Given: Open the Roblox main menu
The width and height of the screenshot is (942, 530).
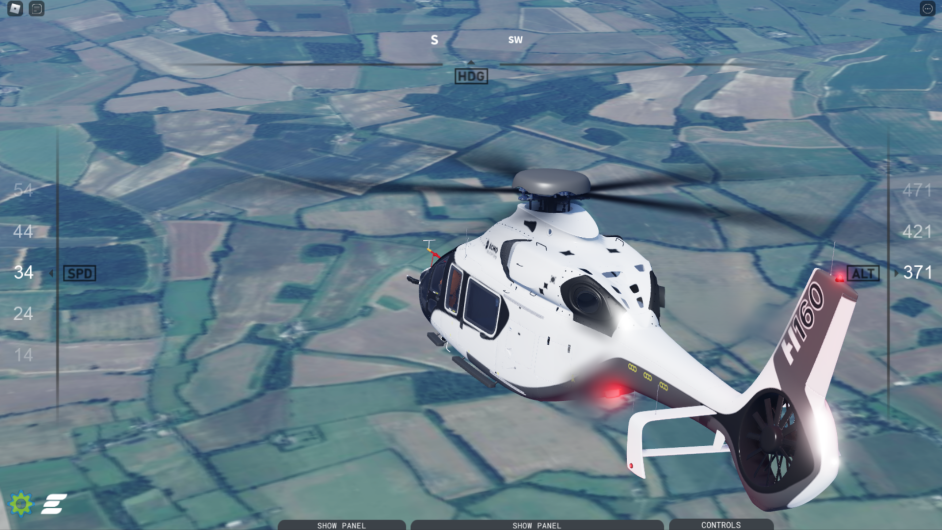Looking at the screenshot, I should point(12,9).
